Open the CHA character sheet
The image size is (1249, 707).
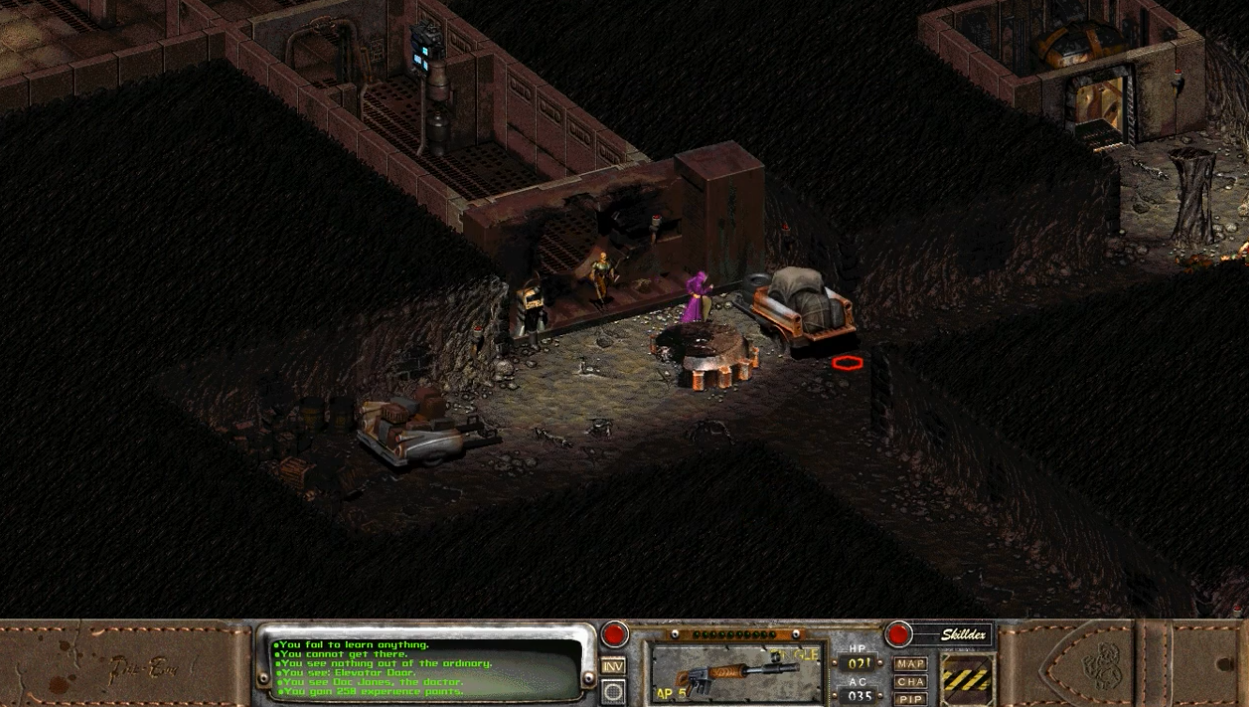coord(910,682)
